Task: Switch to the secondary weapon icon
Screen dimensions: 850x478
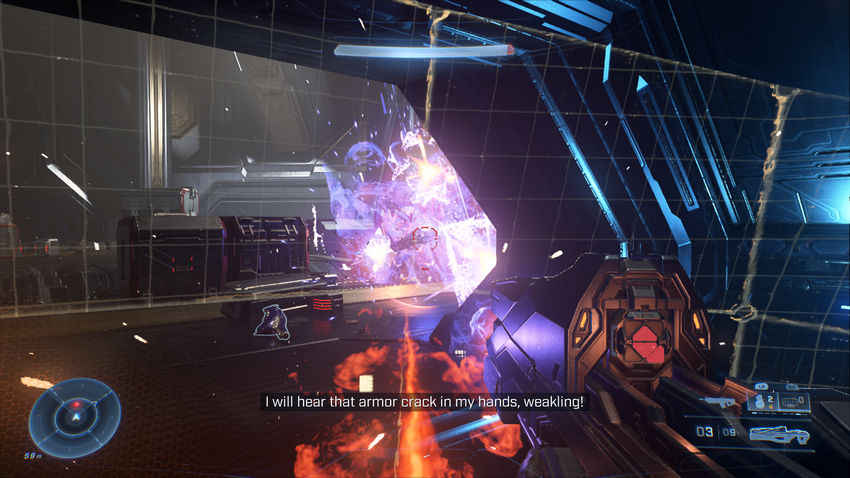Action: 720,402
